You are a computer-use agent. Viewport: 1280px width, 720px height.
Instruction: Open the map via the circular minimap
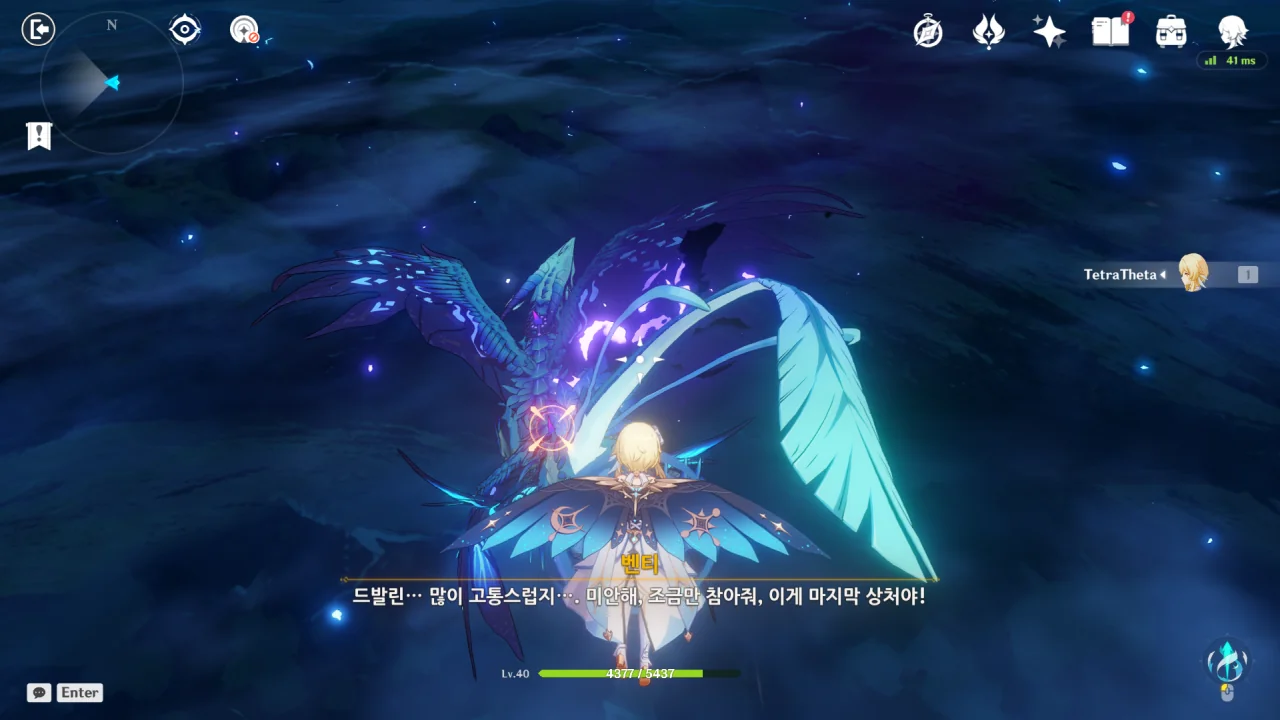click(111, 83)
